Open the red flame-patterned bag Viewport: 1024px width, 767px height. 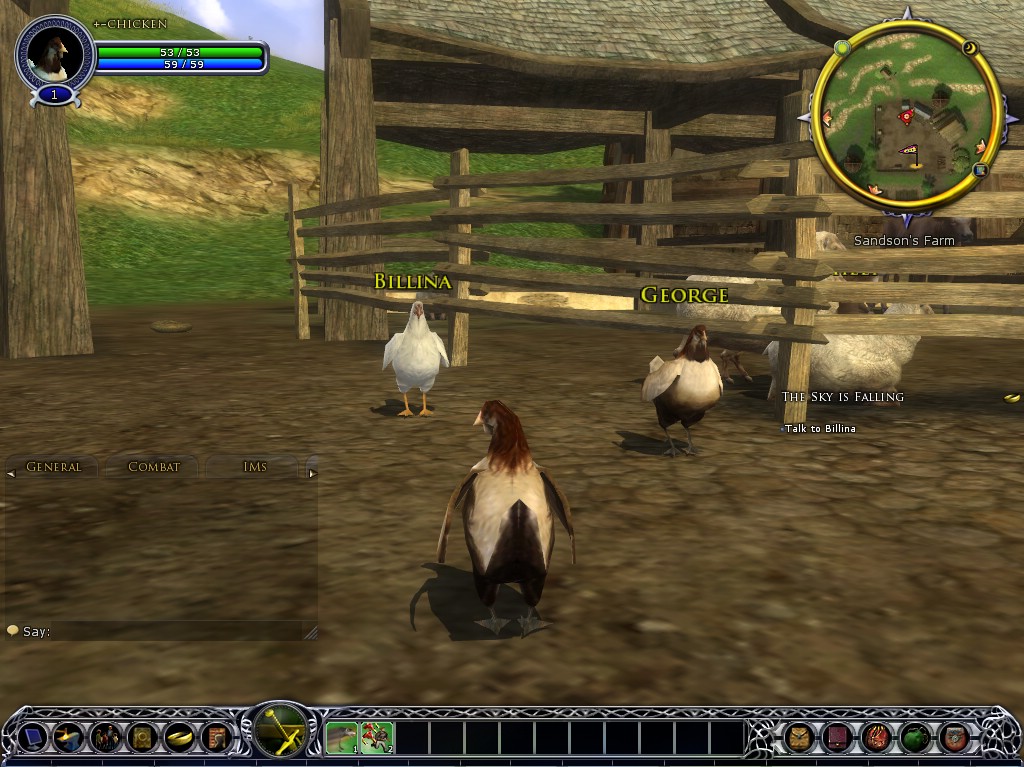point(876,738)
